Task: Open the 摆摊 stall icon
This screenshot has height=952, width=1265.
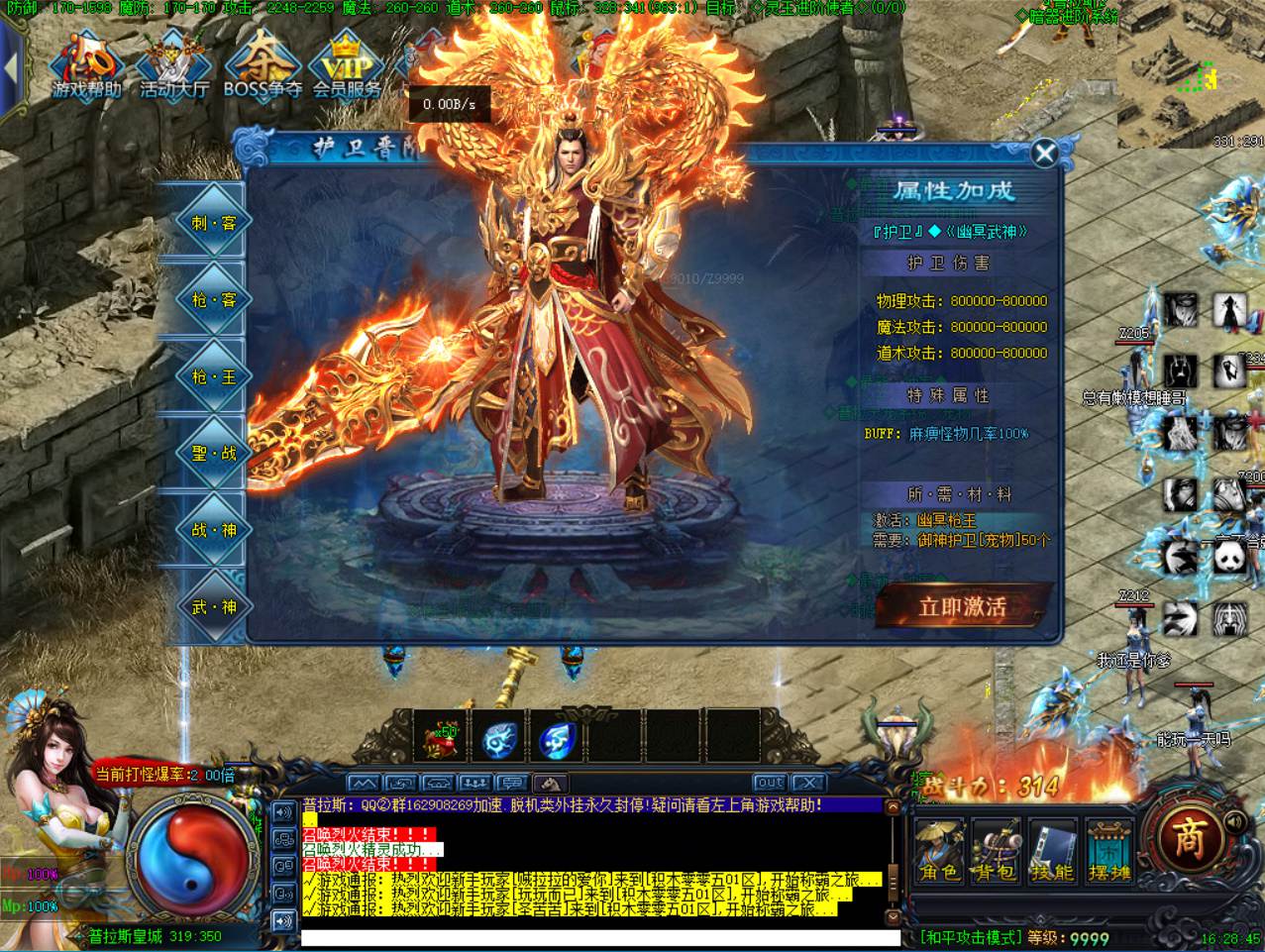Action: click(1108, 851)
